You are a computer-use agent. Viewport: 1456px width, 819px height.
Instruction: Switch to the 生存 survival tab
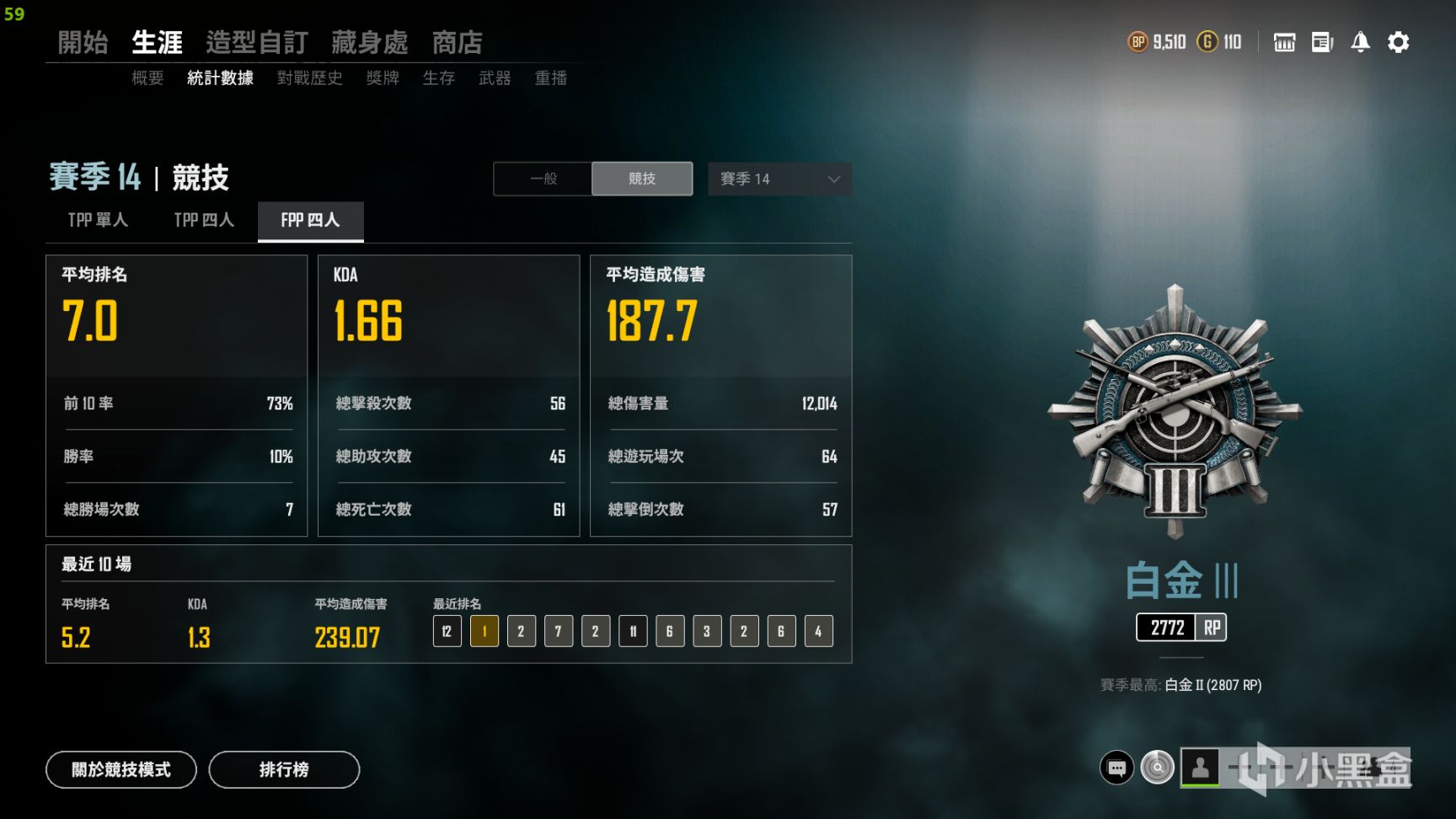point(438,78)
